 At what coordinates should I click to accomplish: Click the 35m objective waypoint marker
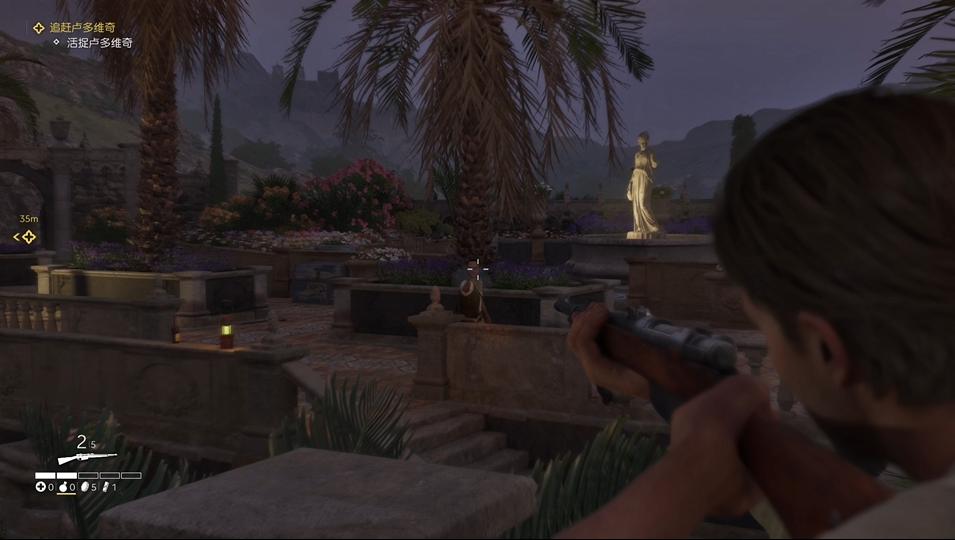tap(28, 237)
